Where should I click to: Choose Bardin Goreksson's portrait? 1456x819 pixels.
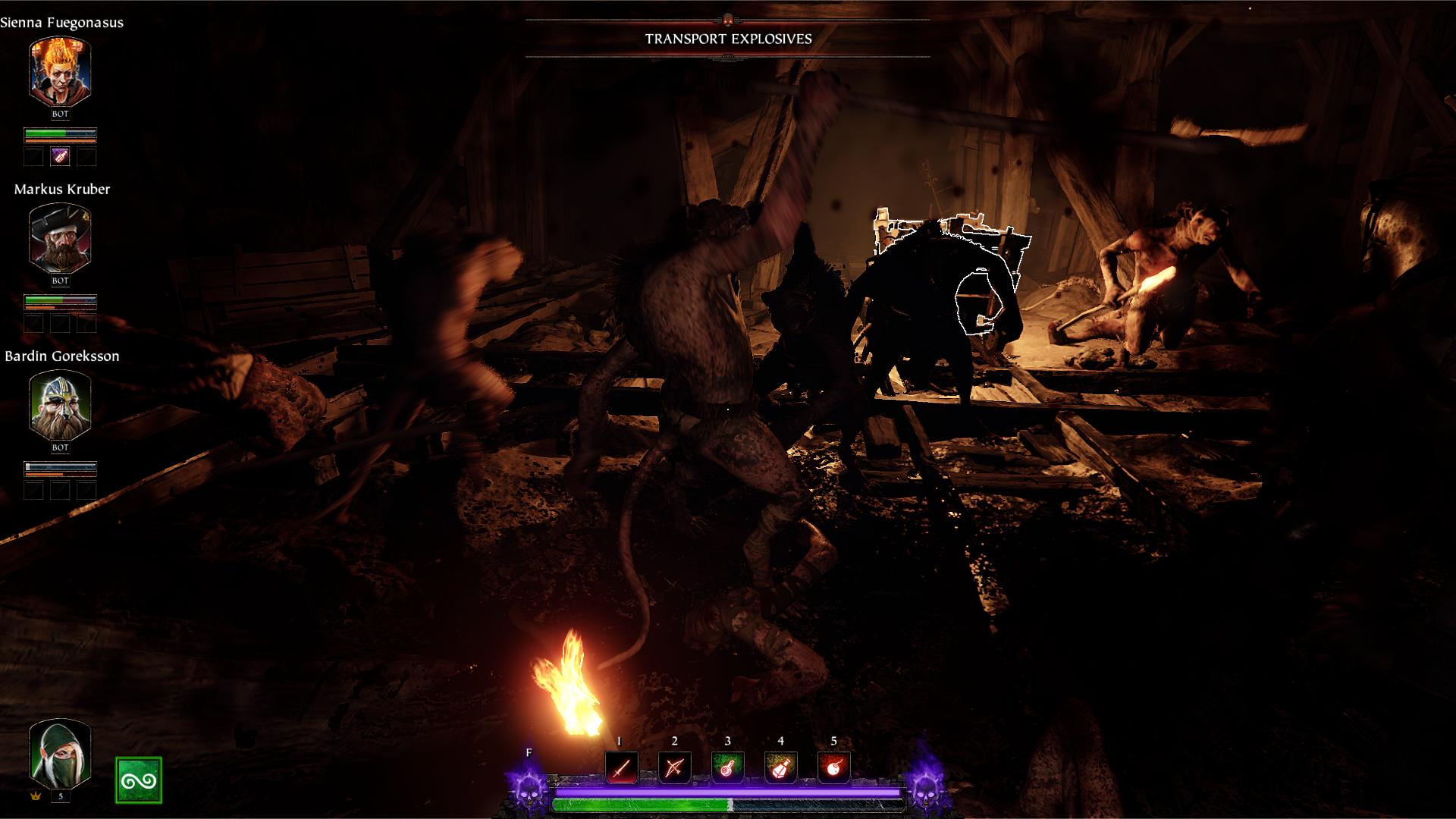click(60, 405)
